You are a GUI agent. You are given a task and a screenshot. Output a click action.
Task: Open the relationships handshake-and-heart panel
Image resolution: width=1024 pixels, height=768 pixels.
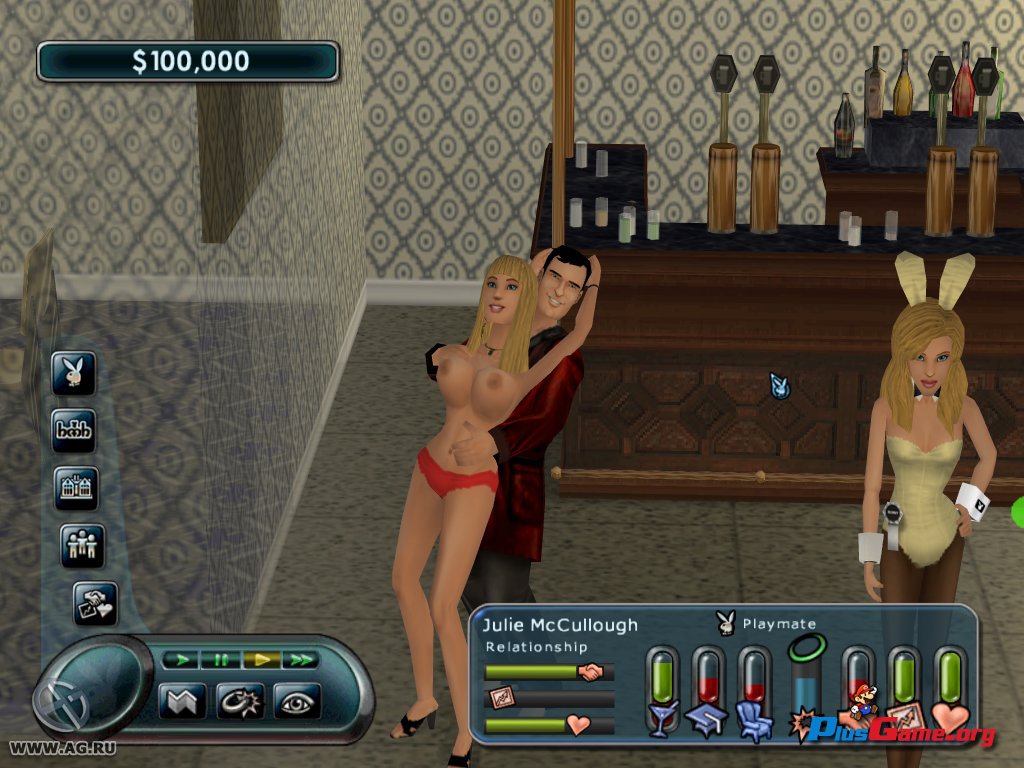(95, 604)
